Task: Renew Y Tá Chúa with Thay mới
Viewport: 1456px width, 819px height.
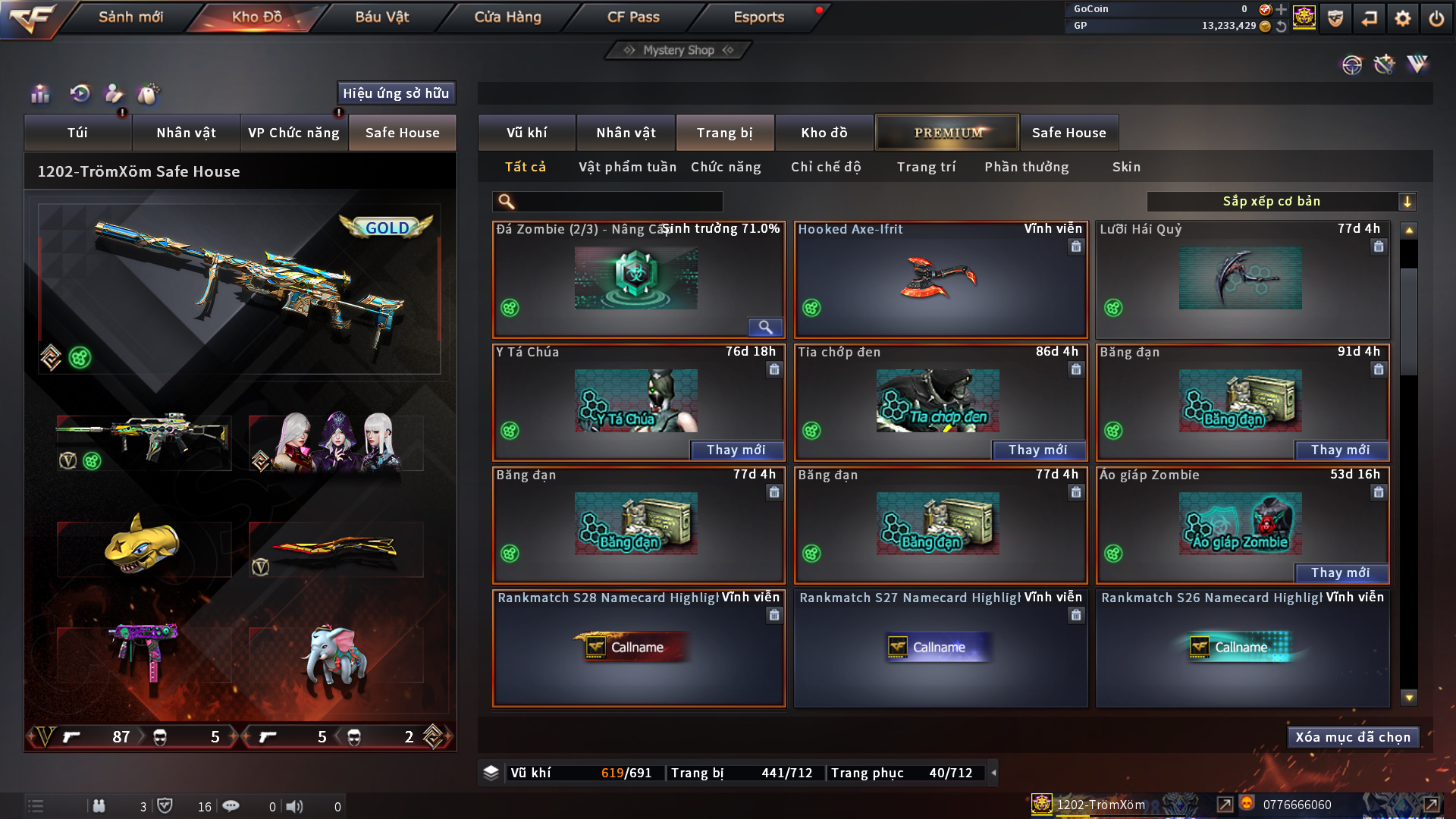Action: pos(736,450)
